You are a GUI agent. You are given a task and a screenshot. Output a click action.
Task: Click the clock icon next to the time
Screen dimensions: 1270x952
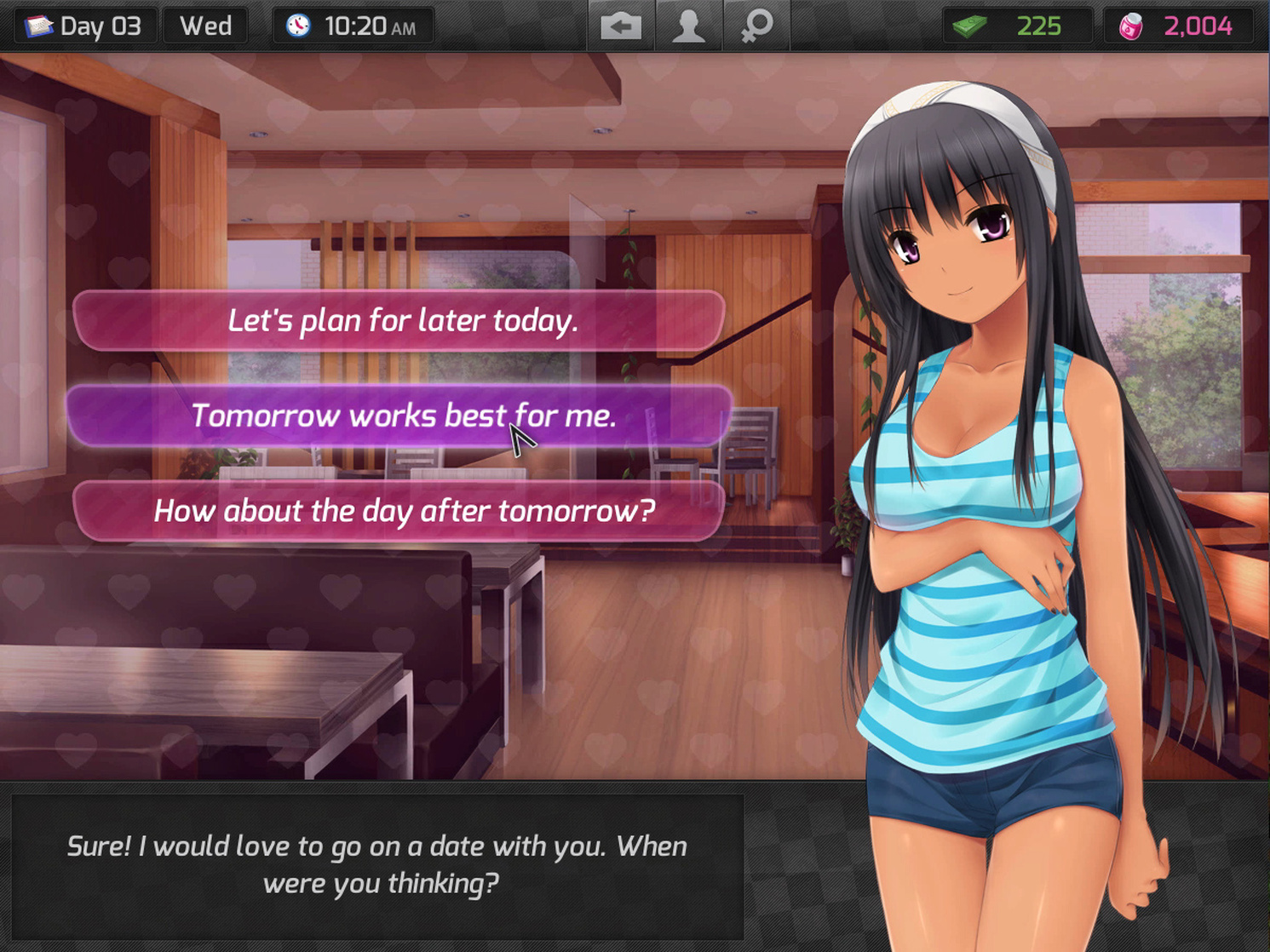pos(300,25)
